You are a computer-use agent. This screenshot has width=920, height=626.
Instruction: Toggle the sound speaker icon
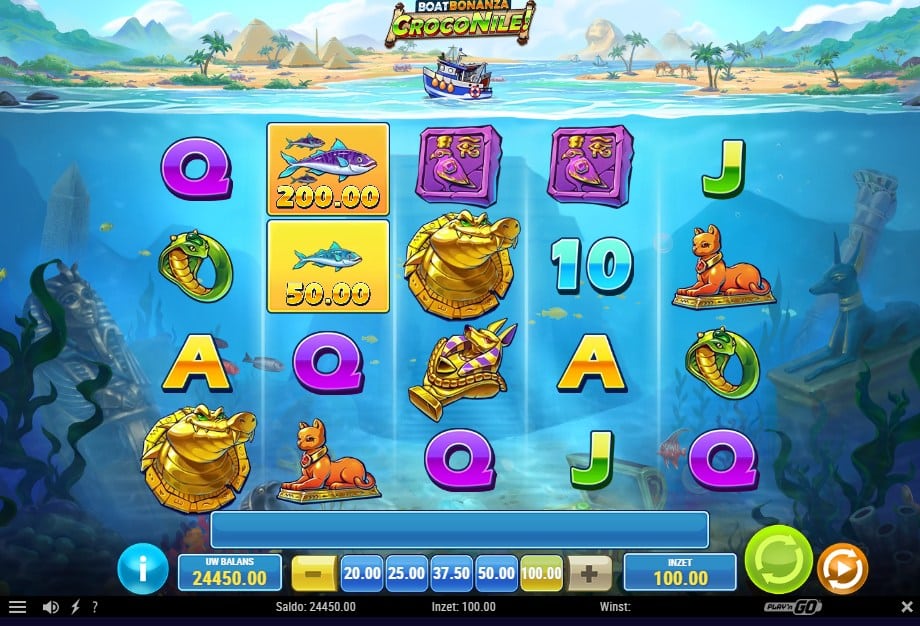(50, 607)
